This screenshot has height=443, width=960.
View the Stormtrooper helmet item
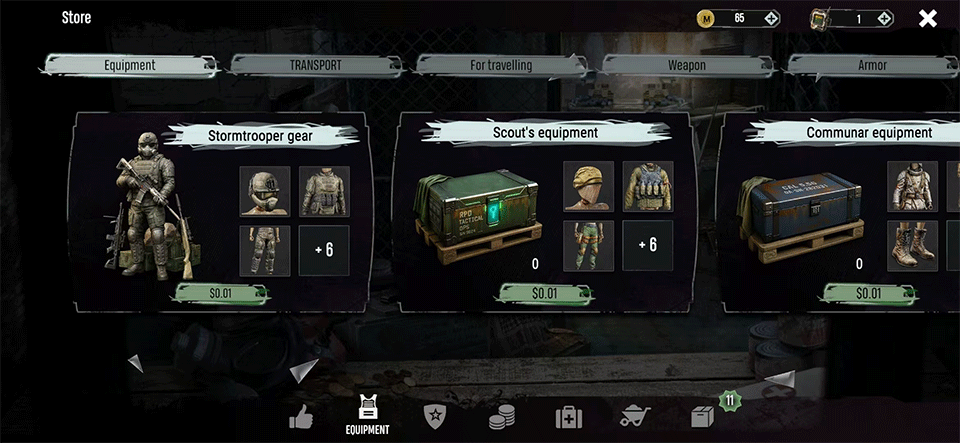[265, 191]
